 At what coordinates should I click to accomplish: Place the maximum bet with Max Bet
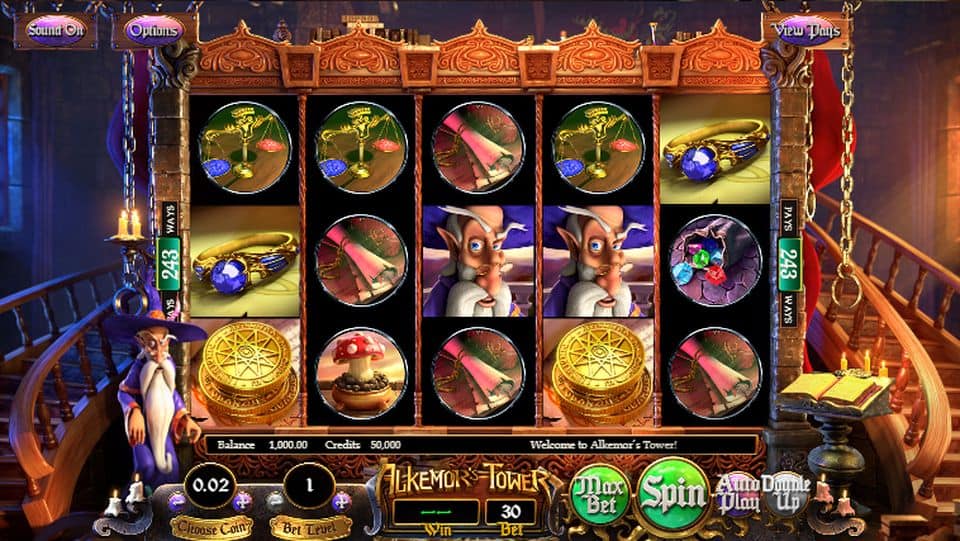[599, 495]
